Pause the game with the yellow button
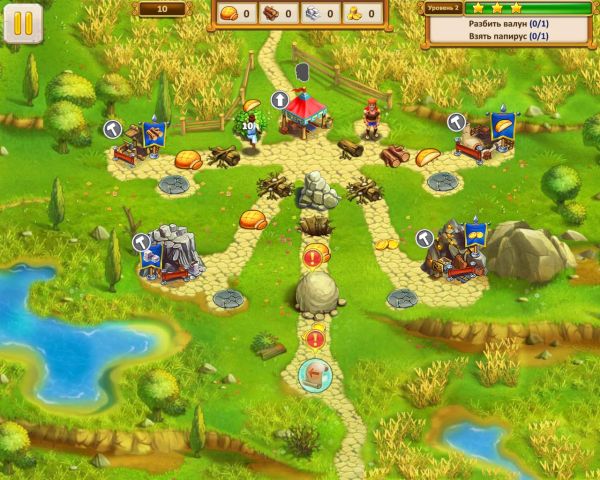600x480 pixels. [23, 23]
